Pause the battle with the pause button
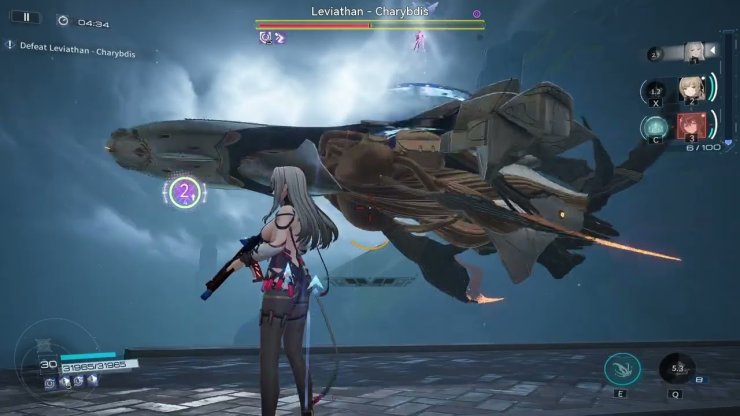The height and width of the screenshot is (416, 740). coord(26,17)
